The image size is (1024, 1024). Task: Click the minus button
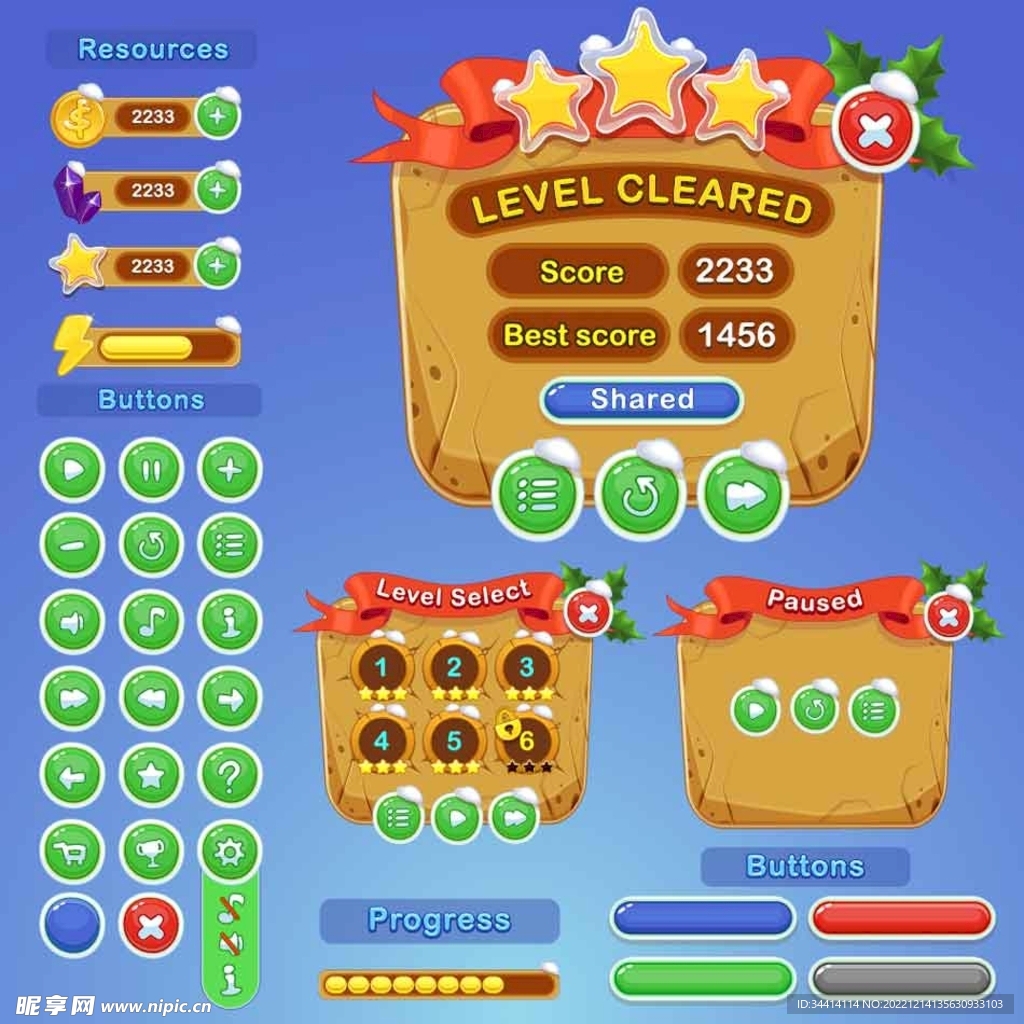click(72, 545)
